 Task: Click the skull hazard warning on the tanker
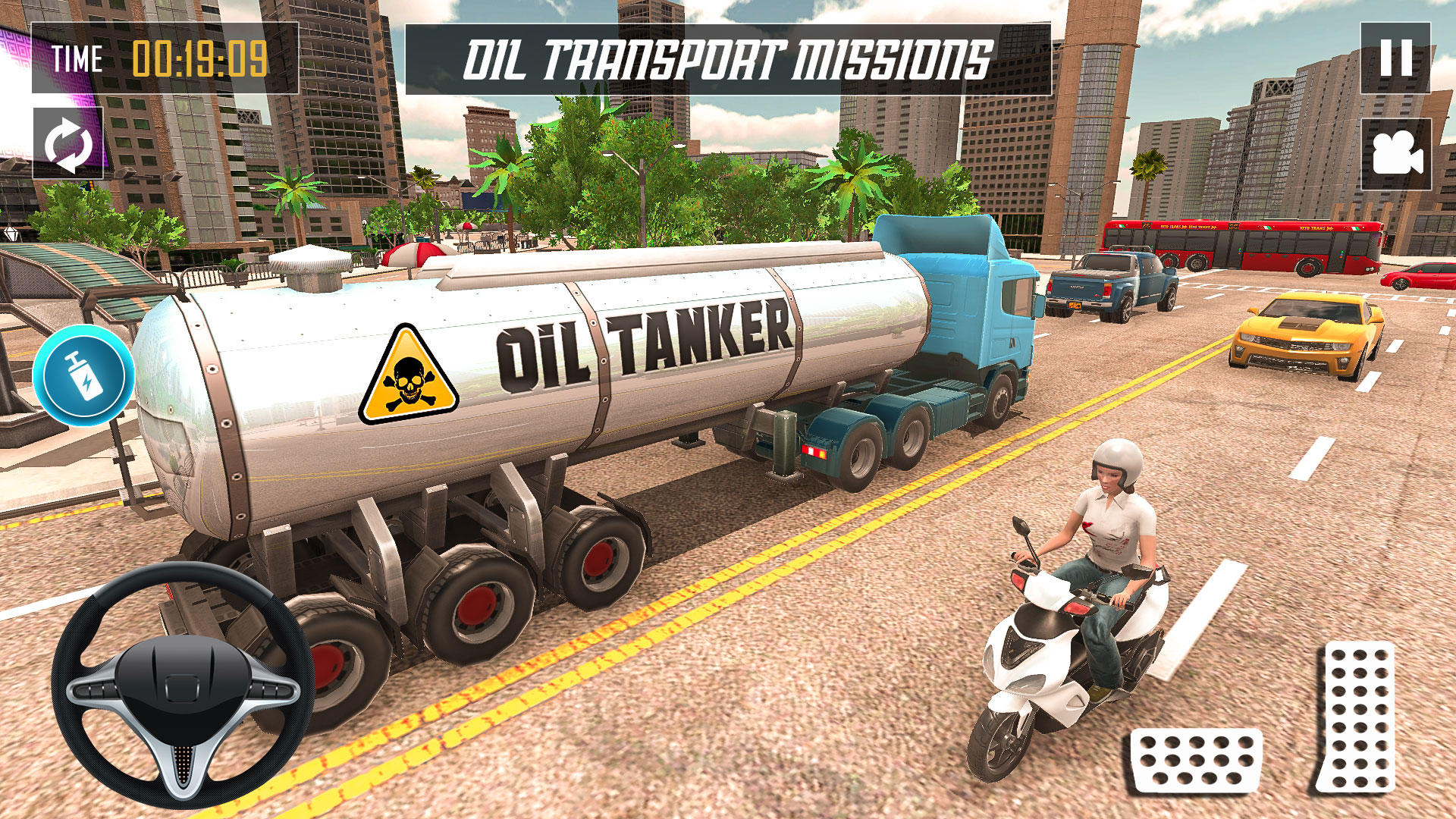(x=408, y=379)
